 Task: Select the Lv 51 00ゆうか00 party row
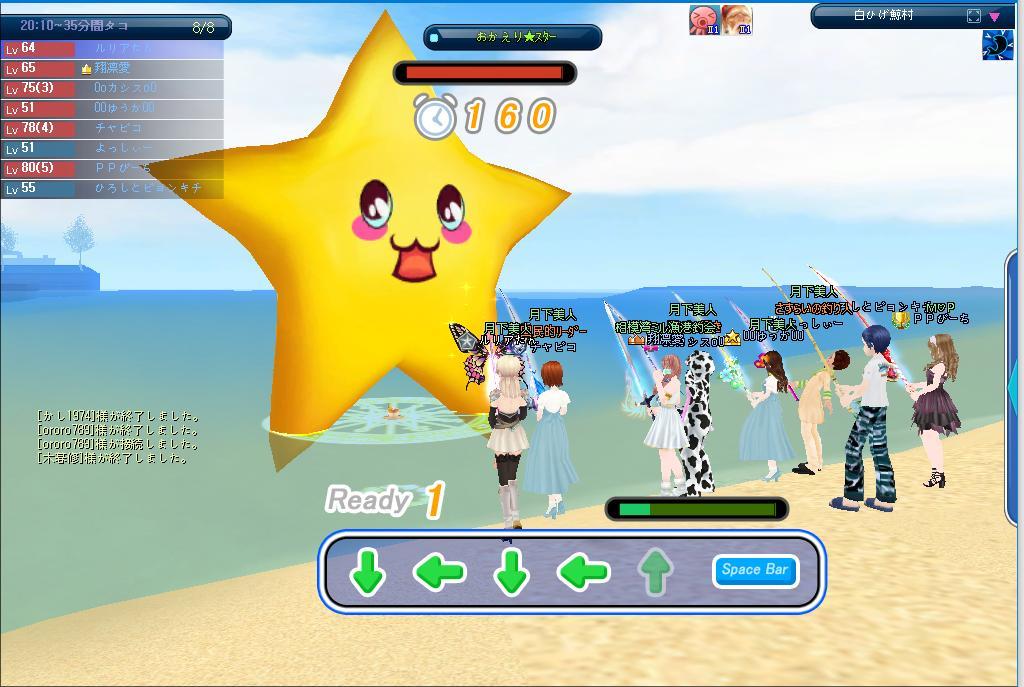pyautogui.click(x=112, y=108)
